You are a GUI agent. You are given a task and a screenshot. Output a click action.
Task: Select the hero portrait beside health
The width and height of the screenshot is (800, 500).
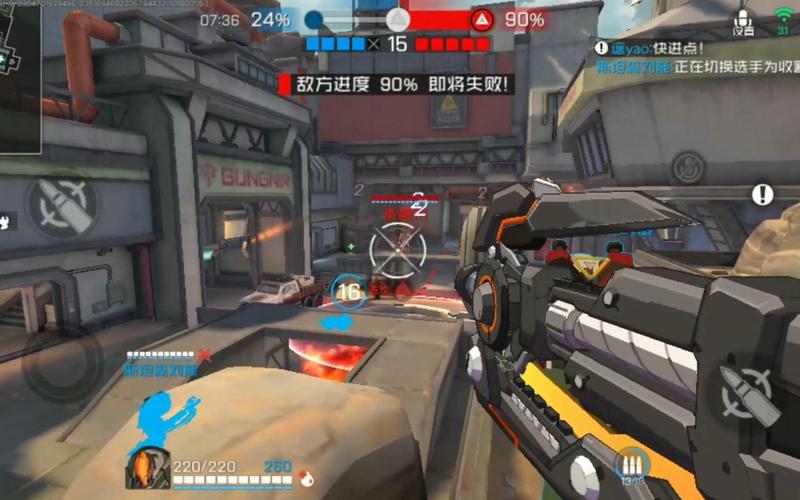click(x=146, y=469)
